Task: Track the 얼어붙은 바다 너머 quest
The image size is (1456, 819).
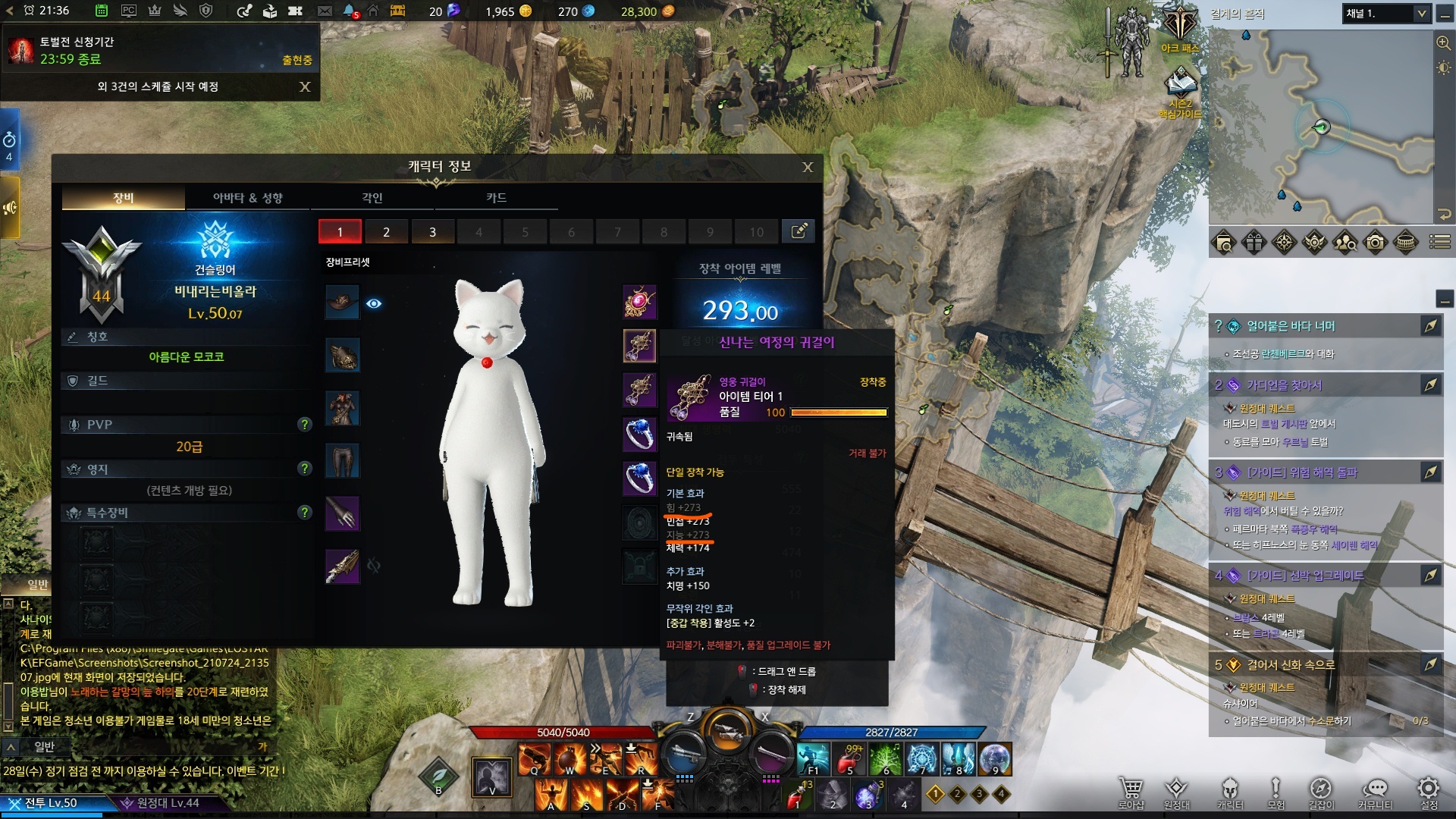Action: point(1430,326)
